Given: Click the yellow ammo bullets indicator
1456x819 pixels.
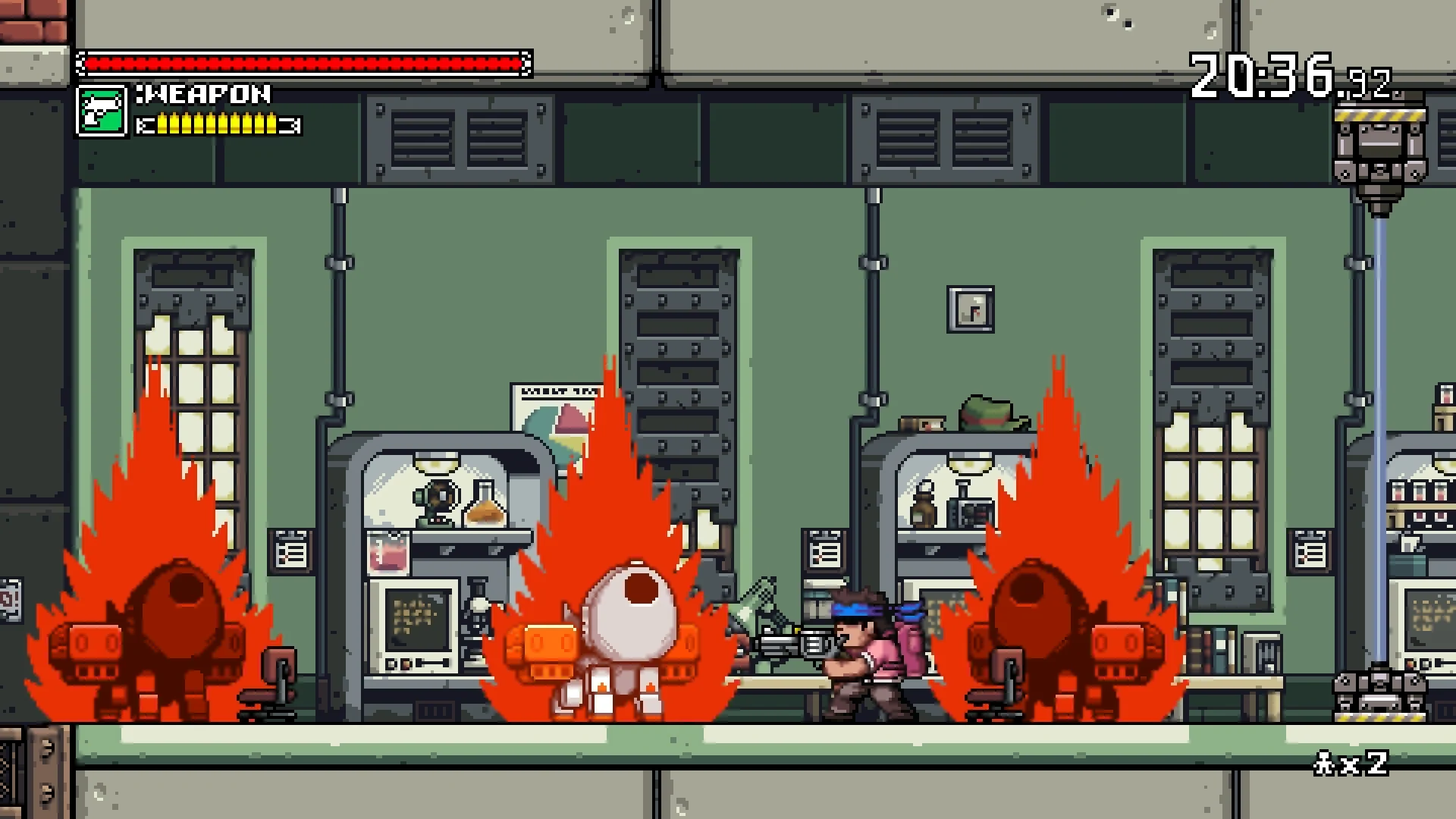Looking at the screenshot, I should (216, 124).
